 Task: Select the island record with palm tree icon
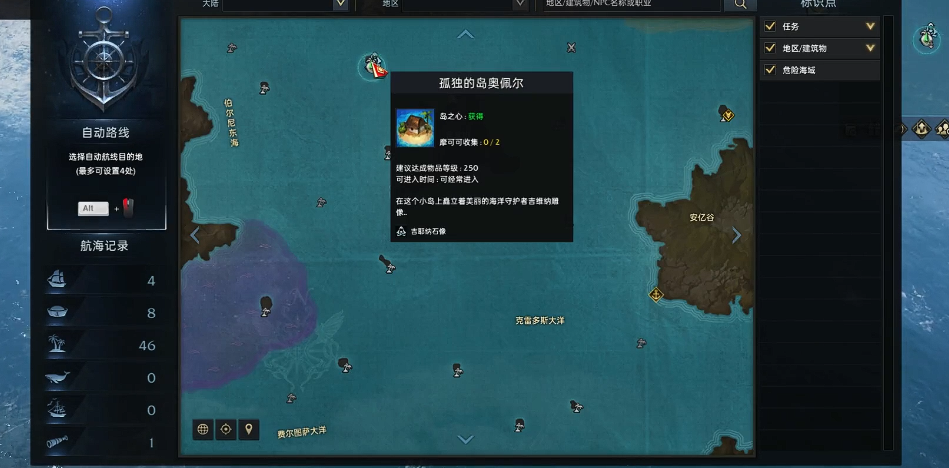click(x=100, y=345)
